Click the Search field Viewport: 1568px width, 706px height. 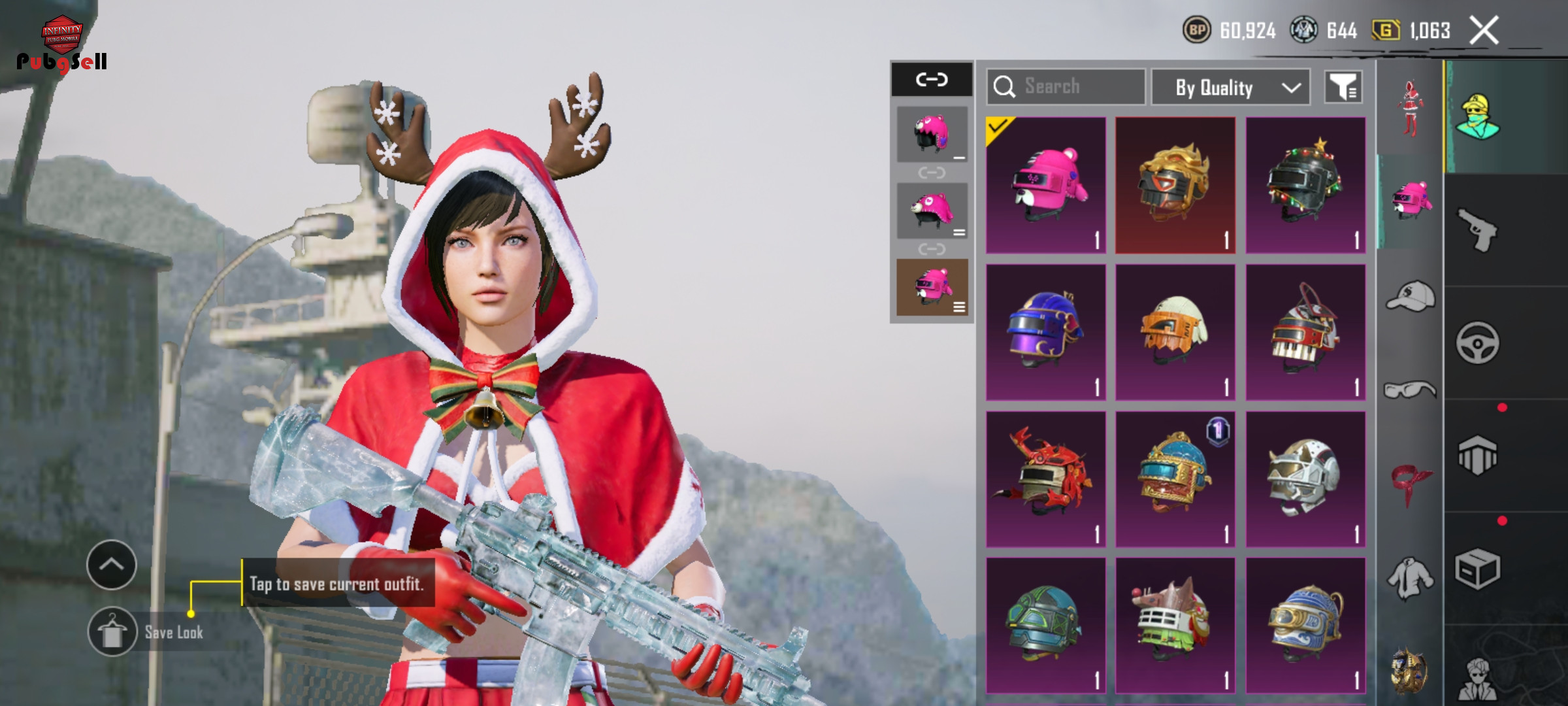point(1066,86)
